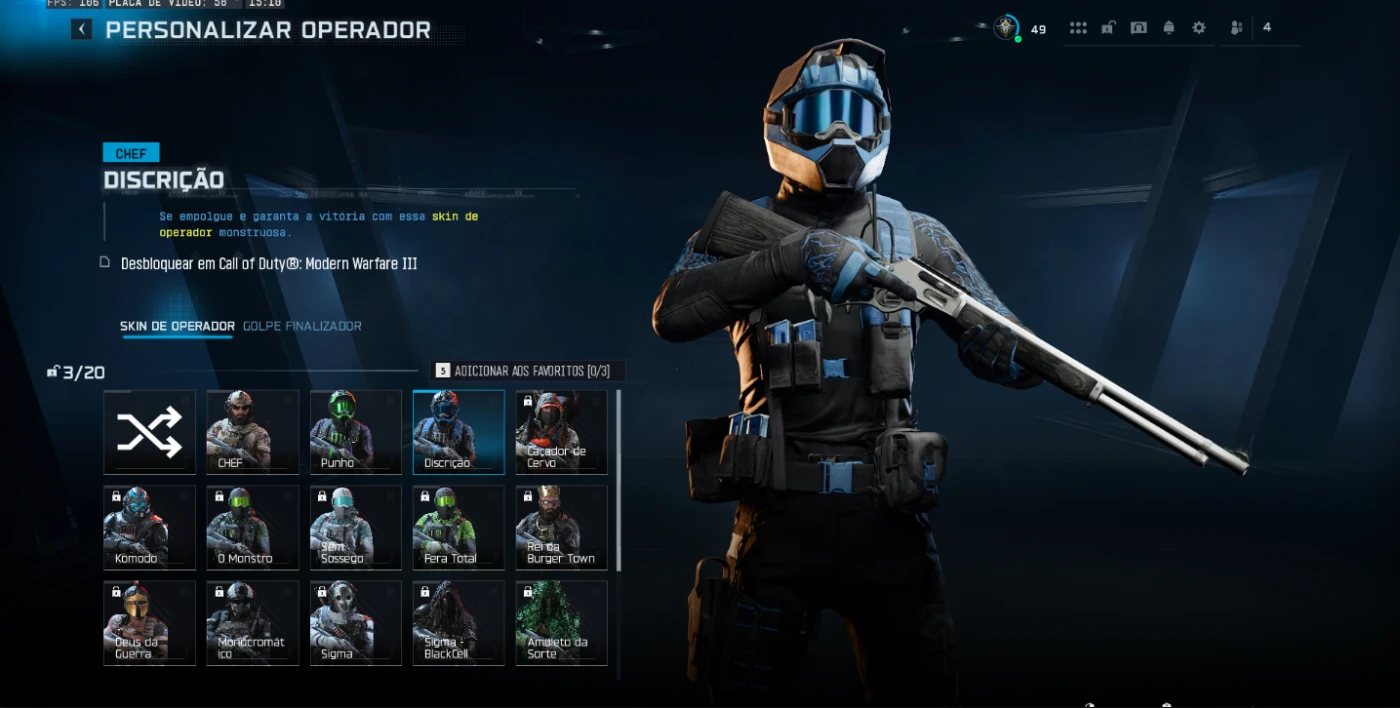Image resolution: width=1400 pixels, height=708 pixels.
Task: Pick the Monocromático operator skin
Action: (253, 622)
